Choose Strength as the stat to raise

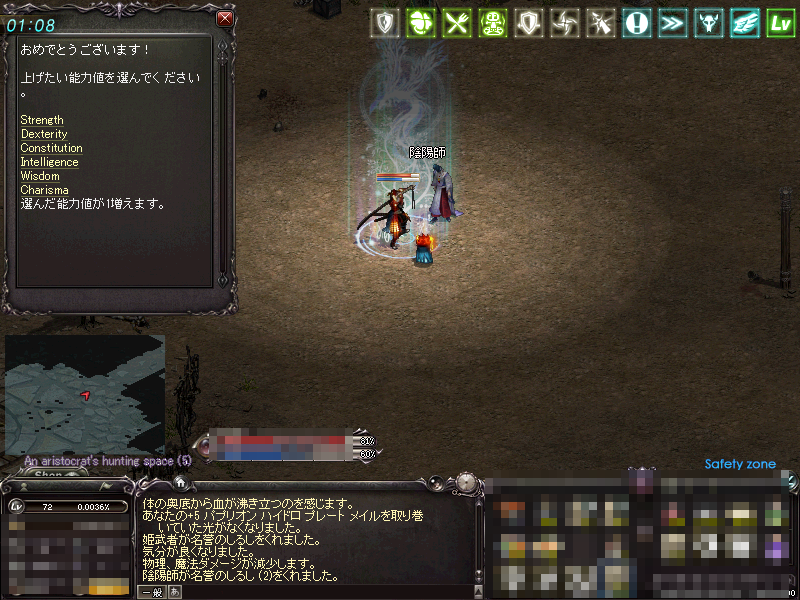(x=42, y=120)
